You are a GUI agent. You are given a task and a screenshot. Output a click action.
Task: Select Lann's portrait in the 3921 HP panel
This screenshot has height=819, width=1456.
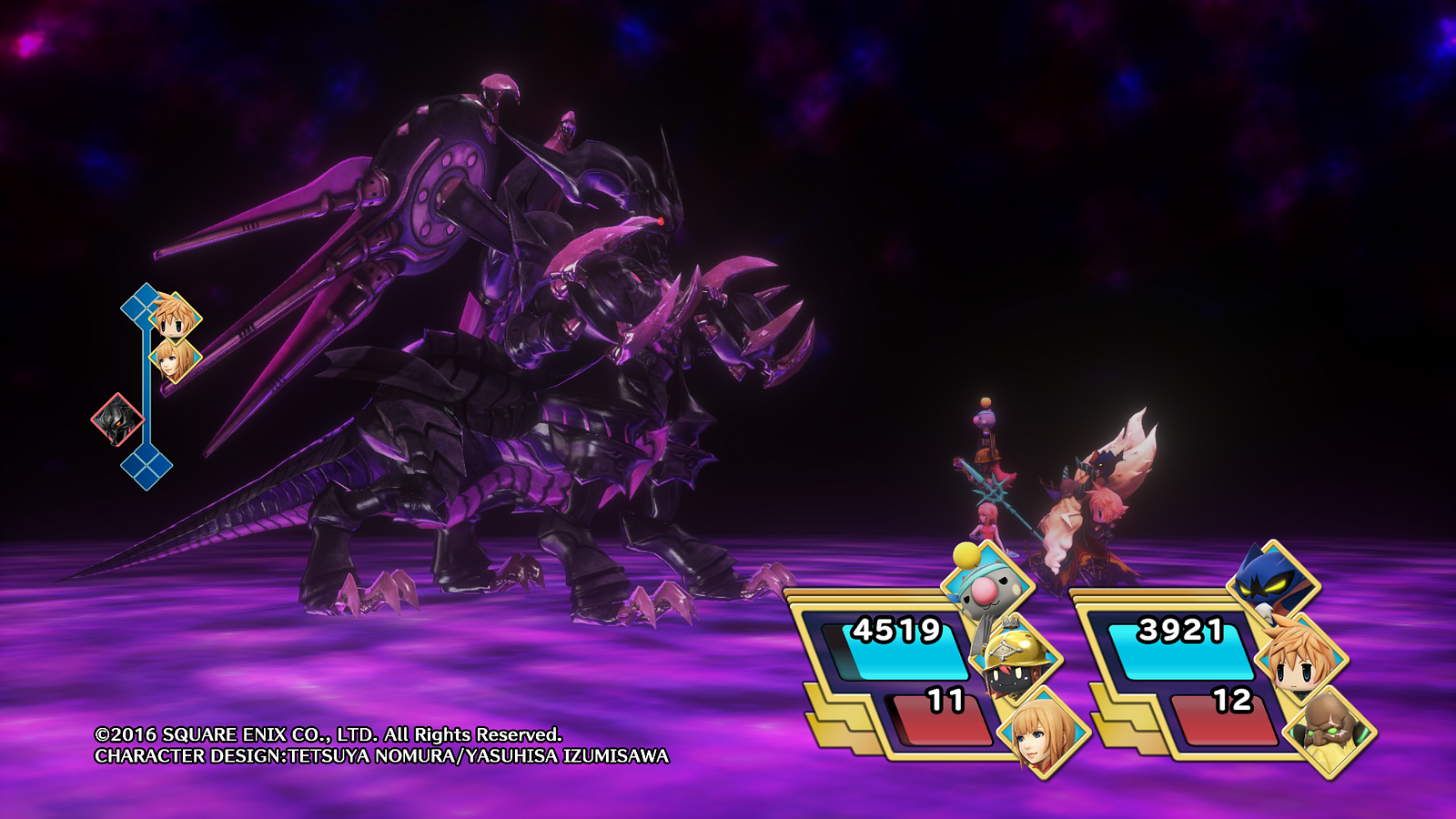(1301, 658)
